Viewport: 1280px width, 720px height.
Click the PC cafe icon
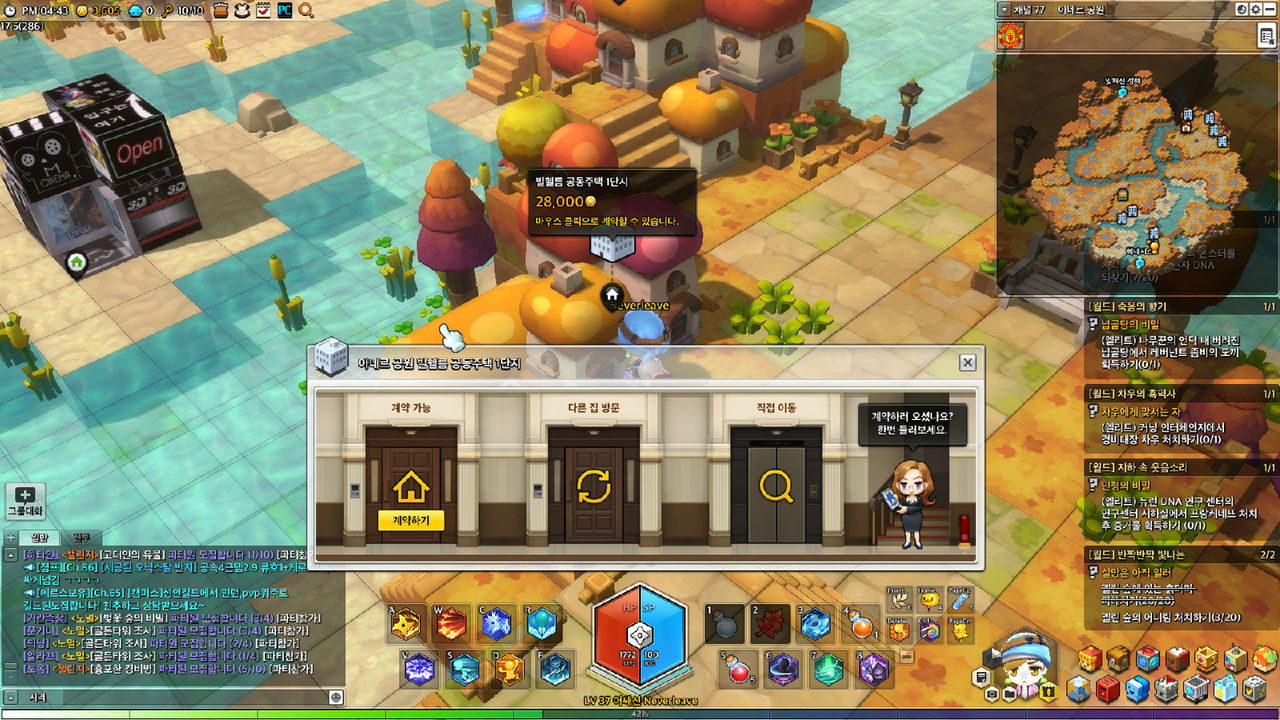[285, 10]
